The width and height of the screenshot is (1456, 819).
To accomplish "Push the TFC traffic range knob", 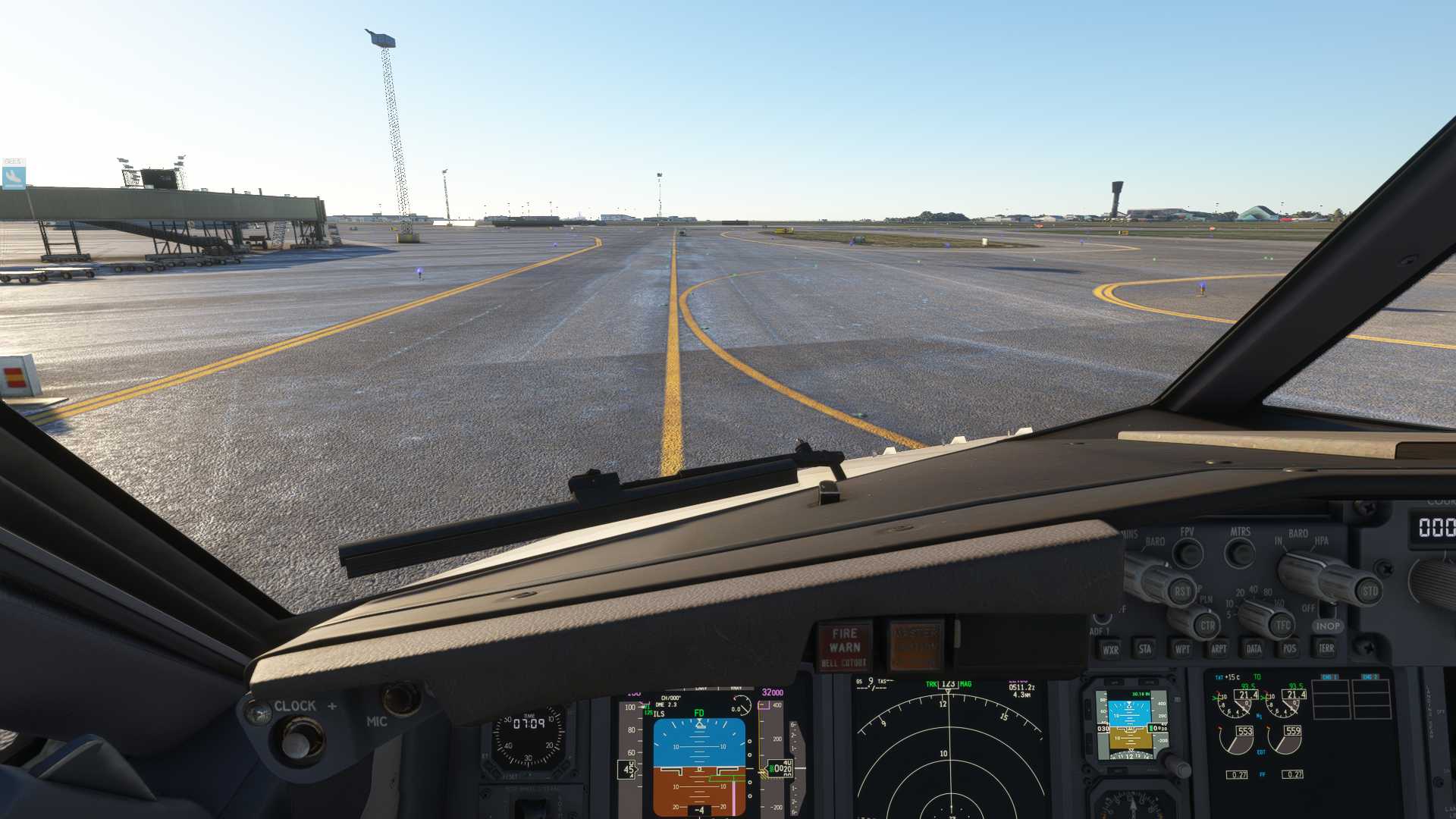I will tap(1282, 625).
